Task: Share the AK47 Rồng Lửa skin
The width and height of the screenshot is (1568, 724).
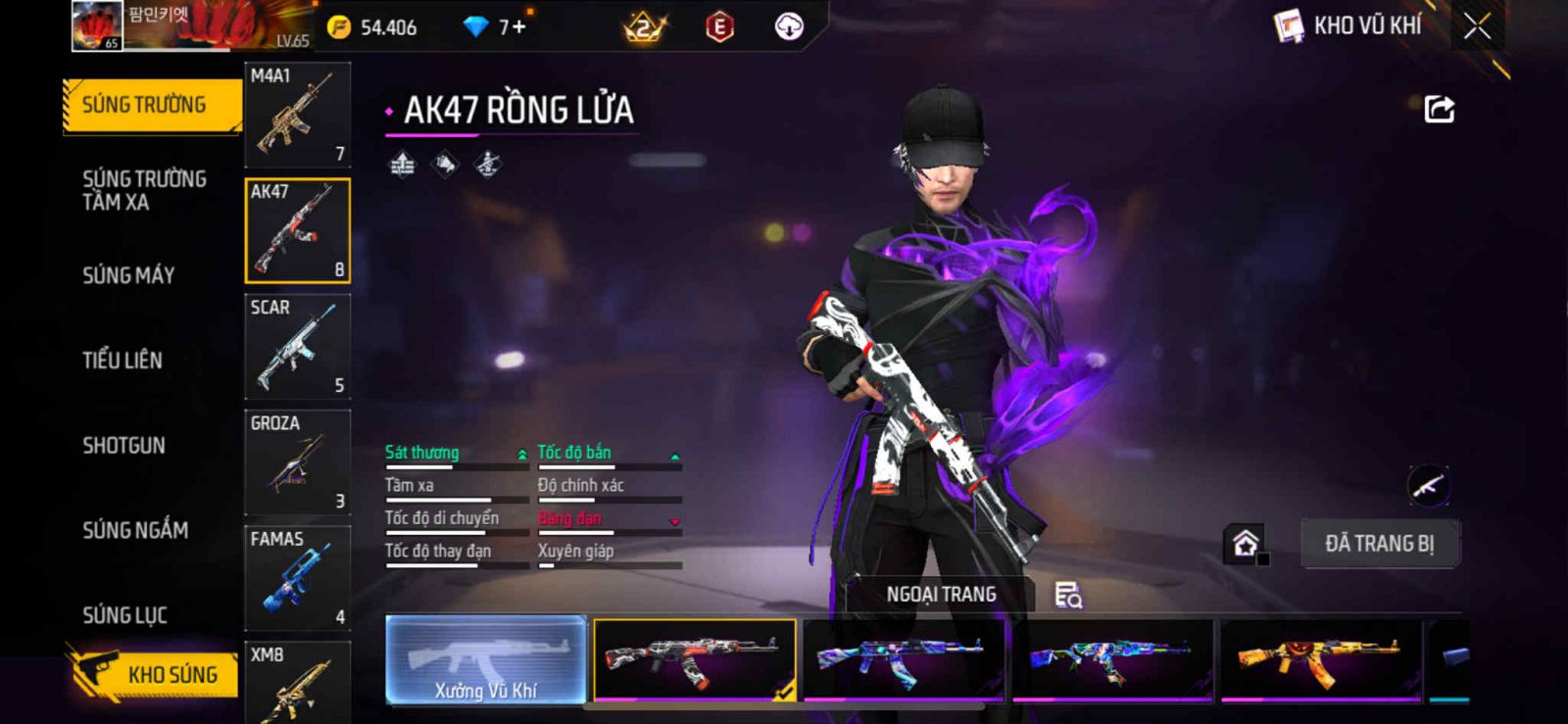Action: [1439, 109]
